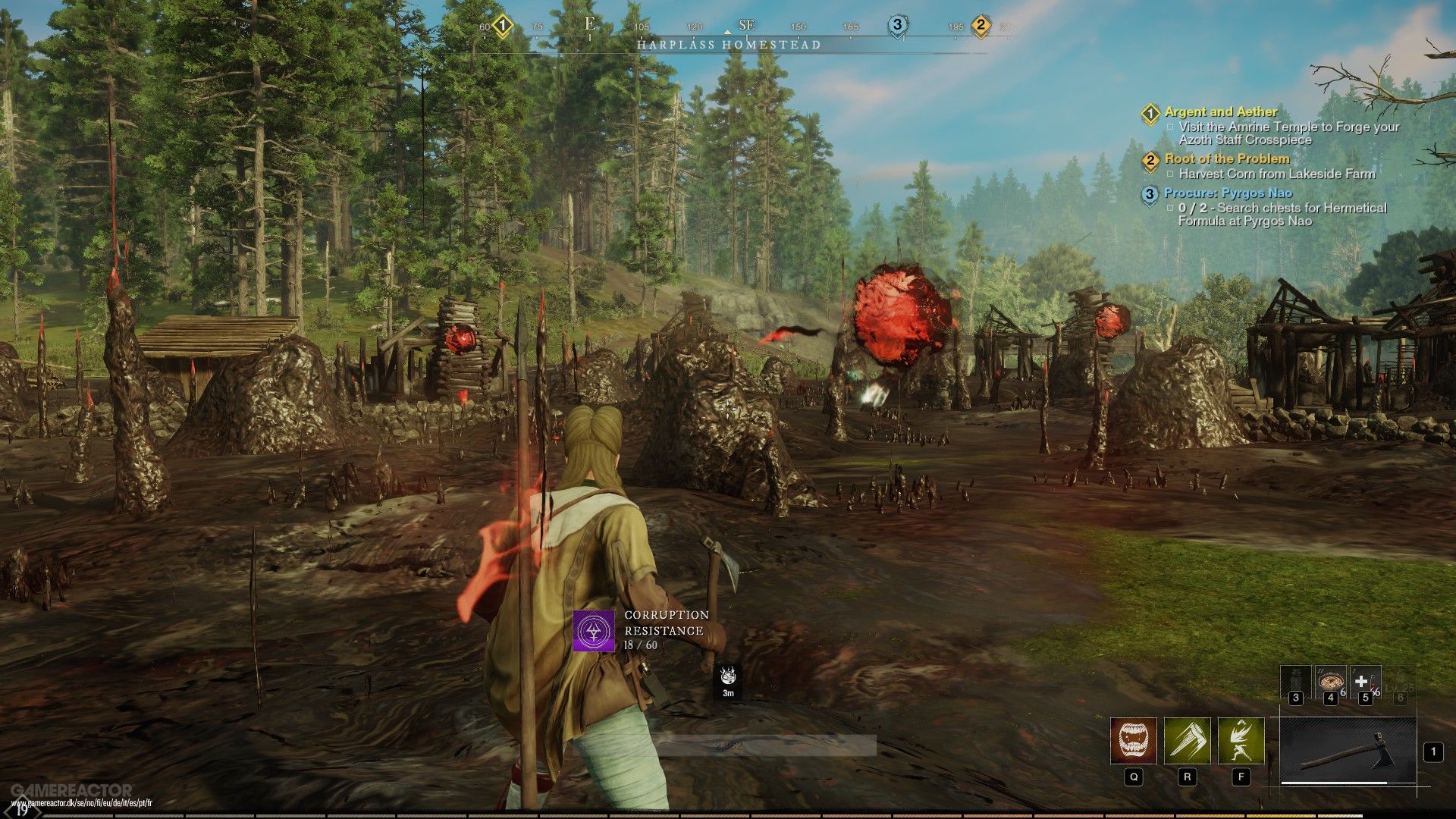This screenshot has height=819, width=1456.
Task: Click the SE heading on the compass
Action: click(746, 25)
